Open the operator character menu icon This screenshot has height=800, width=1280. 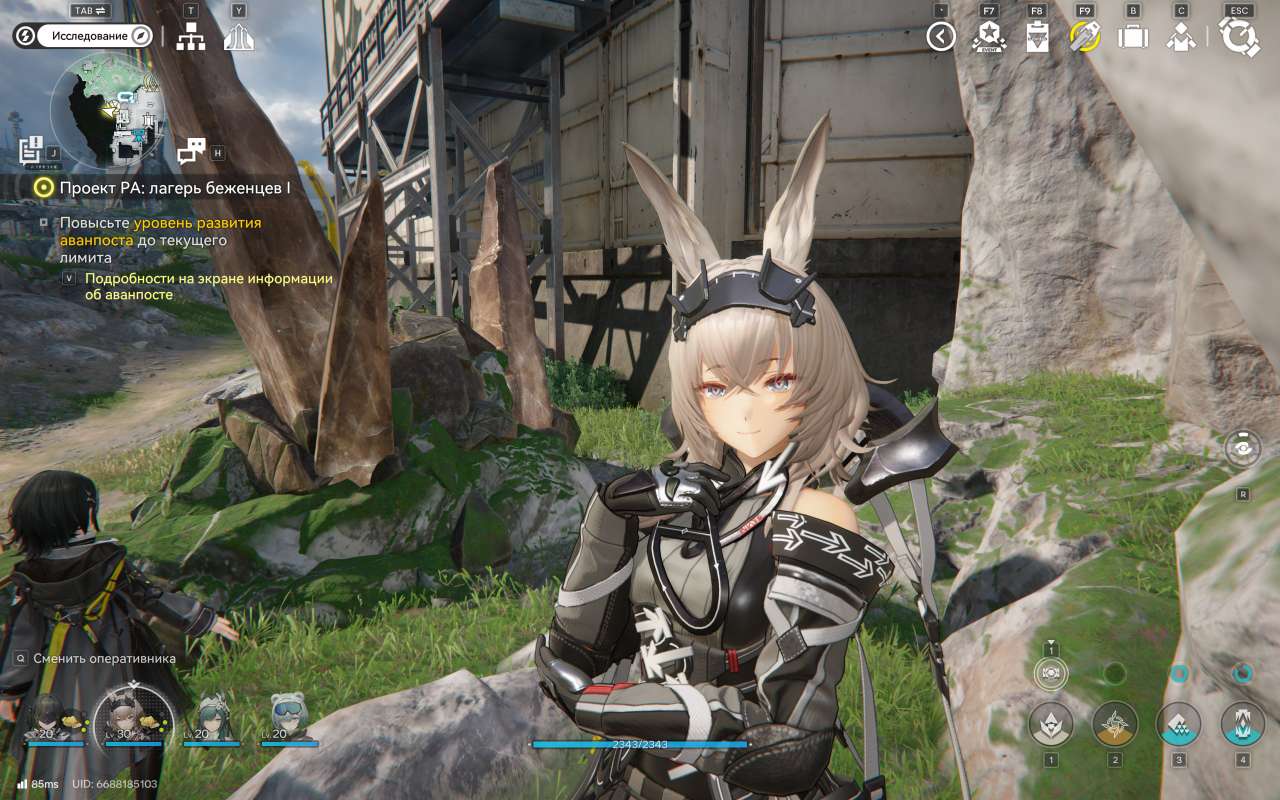(x=1181, y=37)
